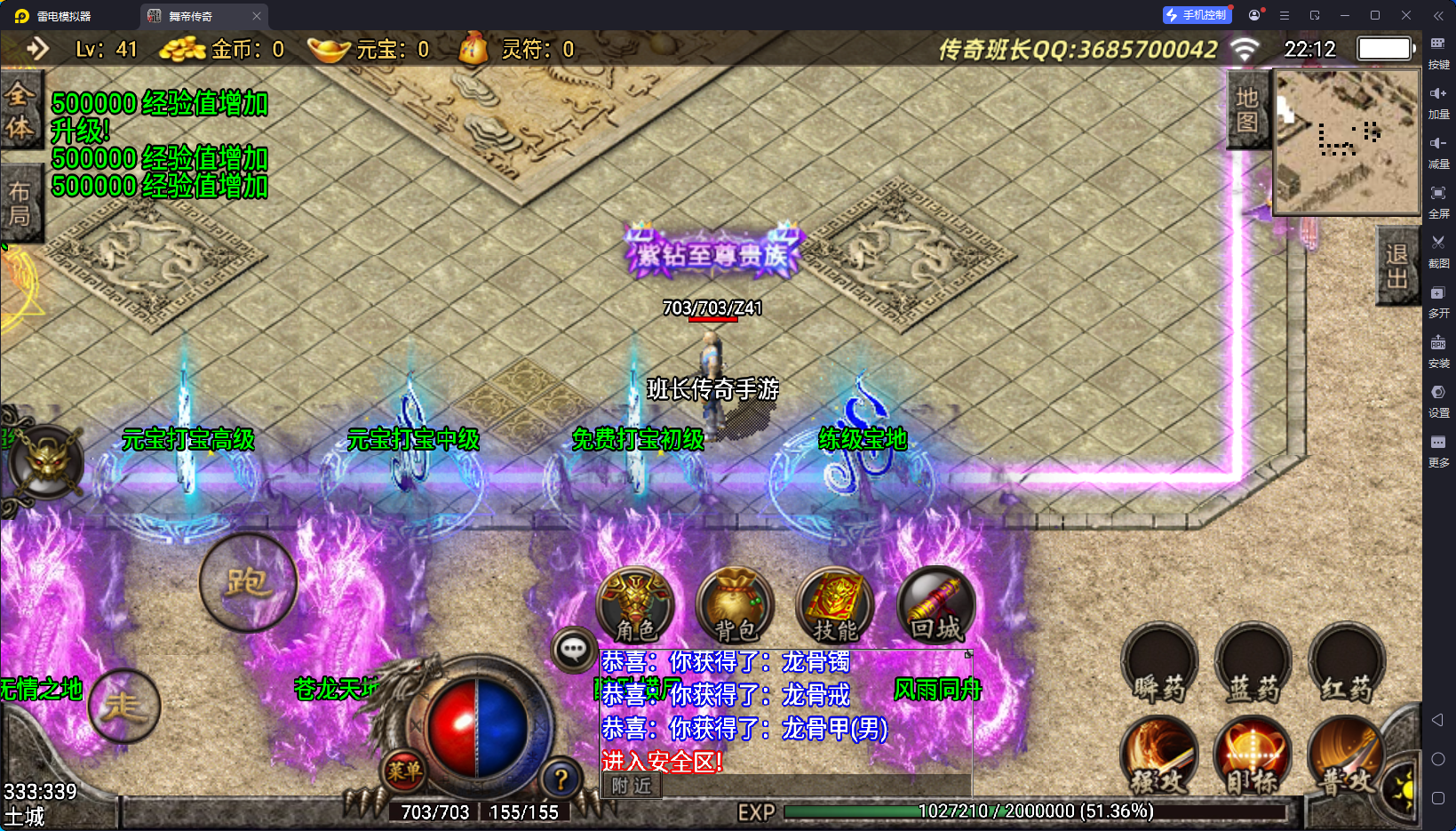
Task: Use the 红药 health potion slot
Action: [x=1347, y=663]
